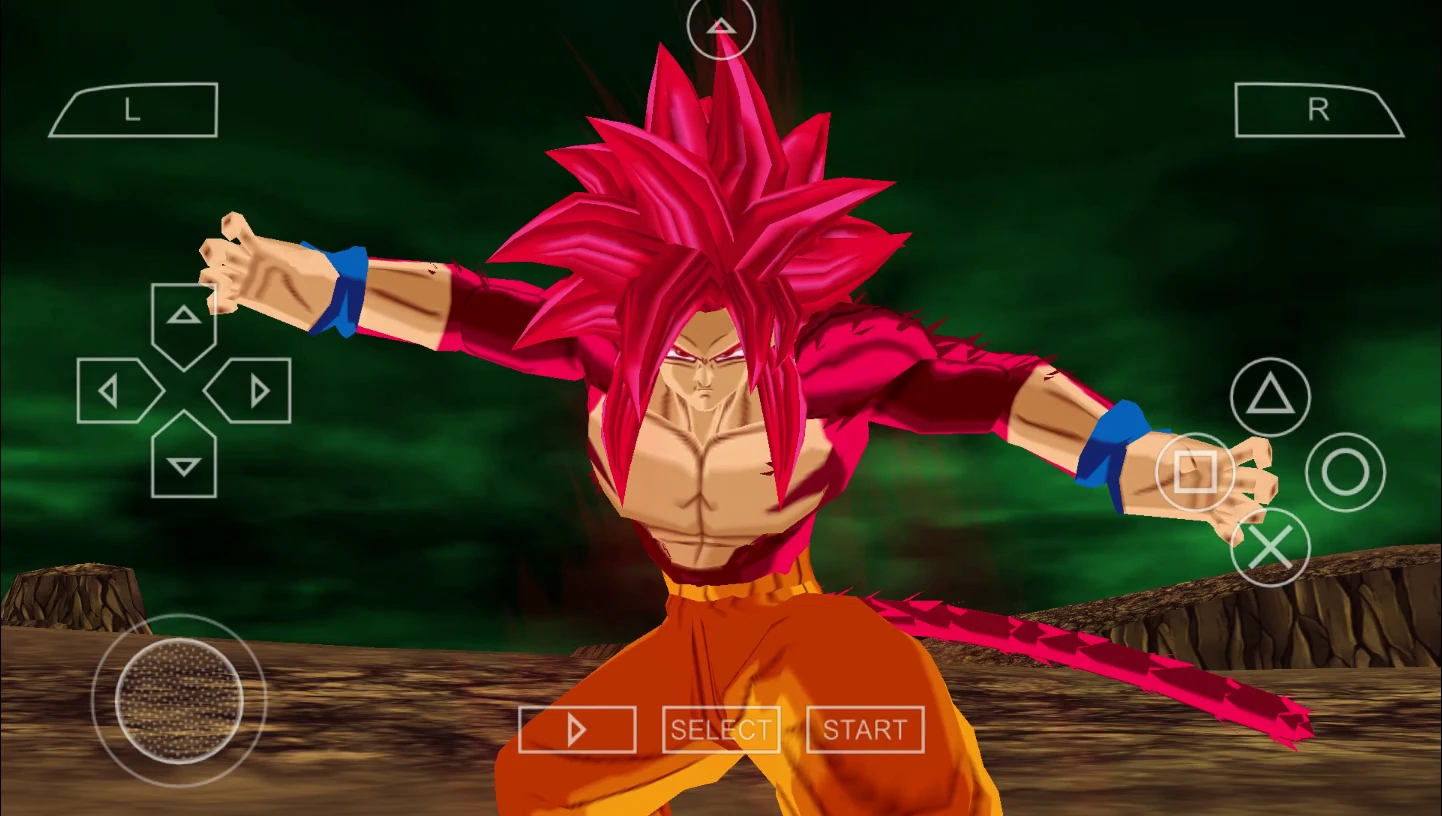Tap the D-pad up arrow
The image size is (1442, 816).
[184, 319]
